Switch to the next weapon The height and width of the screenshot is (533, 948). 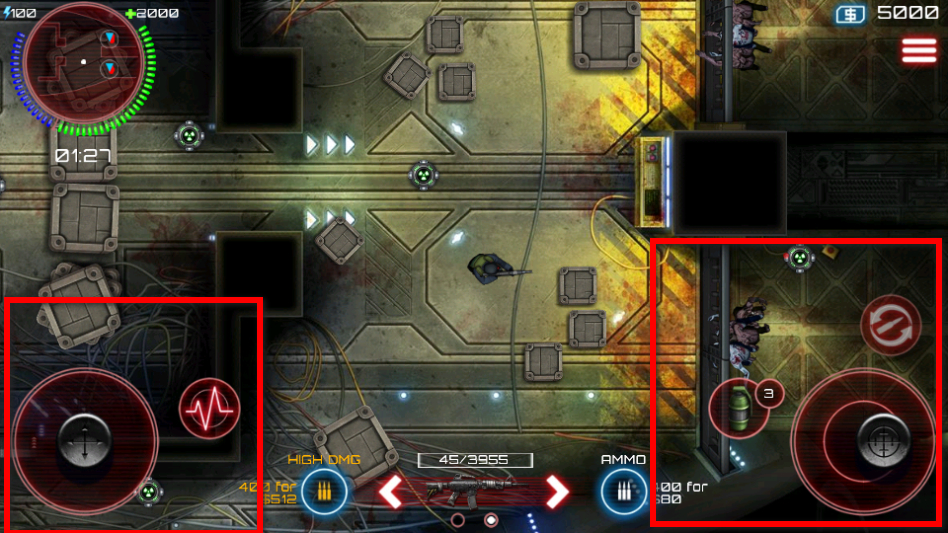tap(555, 490)
